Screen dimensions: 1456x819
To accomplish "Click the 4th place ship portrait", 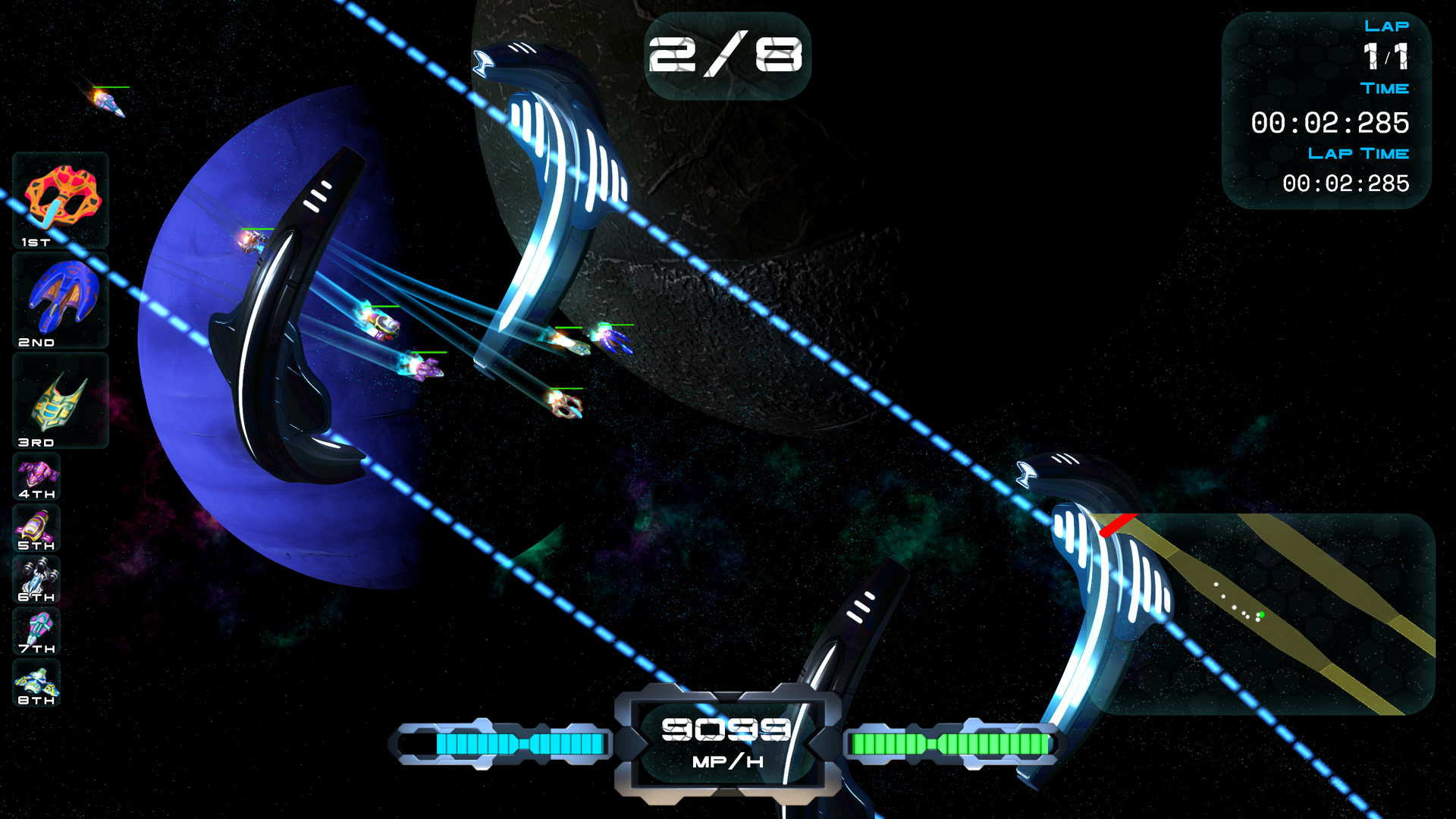I will tap(38, 472).
